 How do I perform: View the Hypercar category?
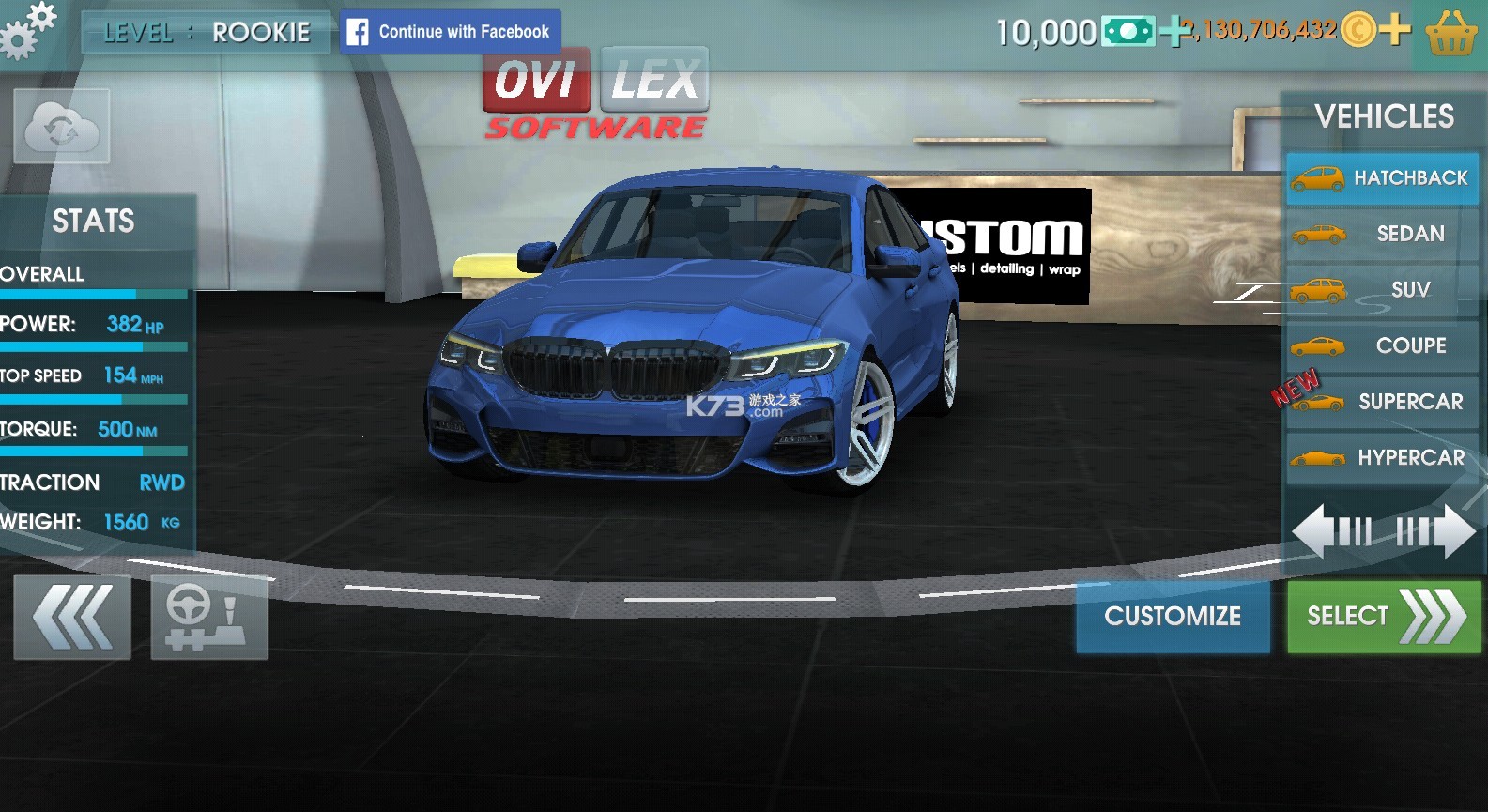(x=1382, y=458)
